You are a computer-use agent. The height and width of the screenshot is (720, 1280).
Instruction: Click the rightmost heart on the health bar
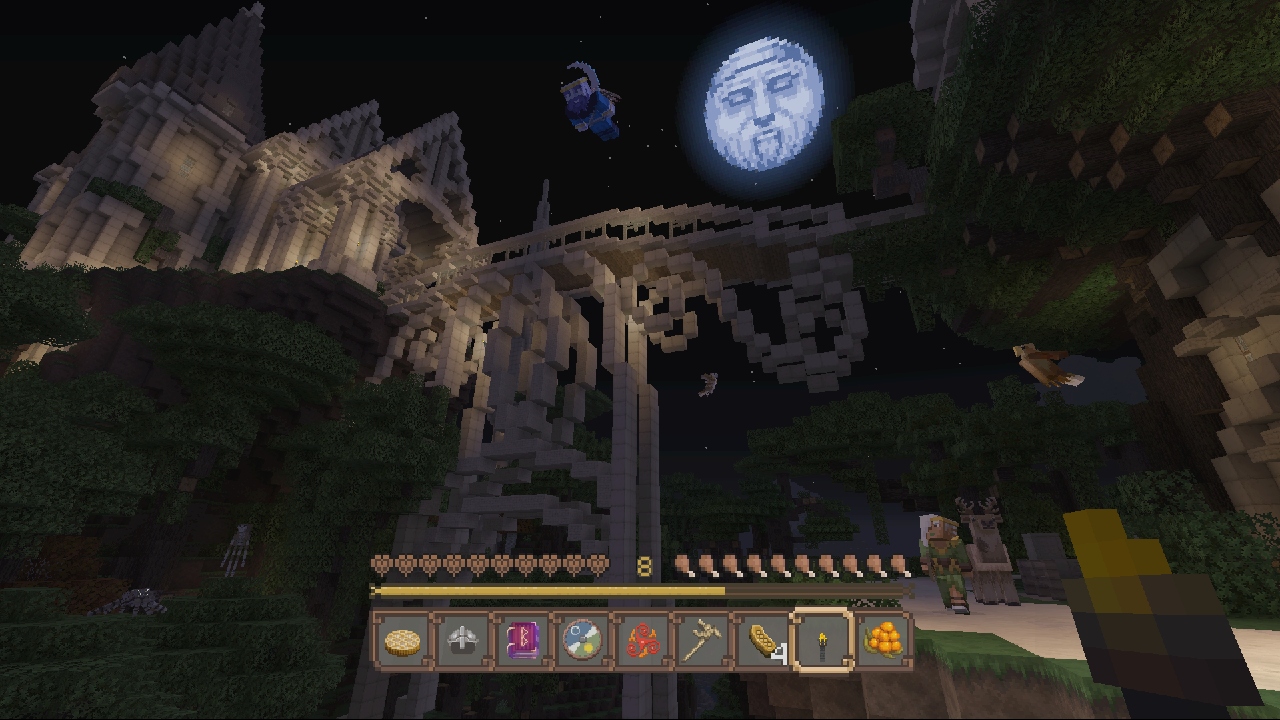click(600, 565)
